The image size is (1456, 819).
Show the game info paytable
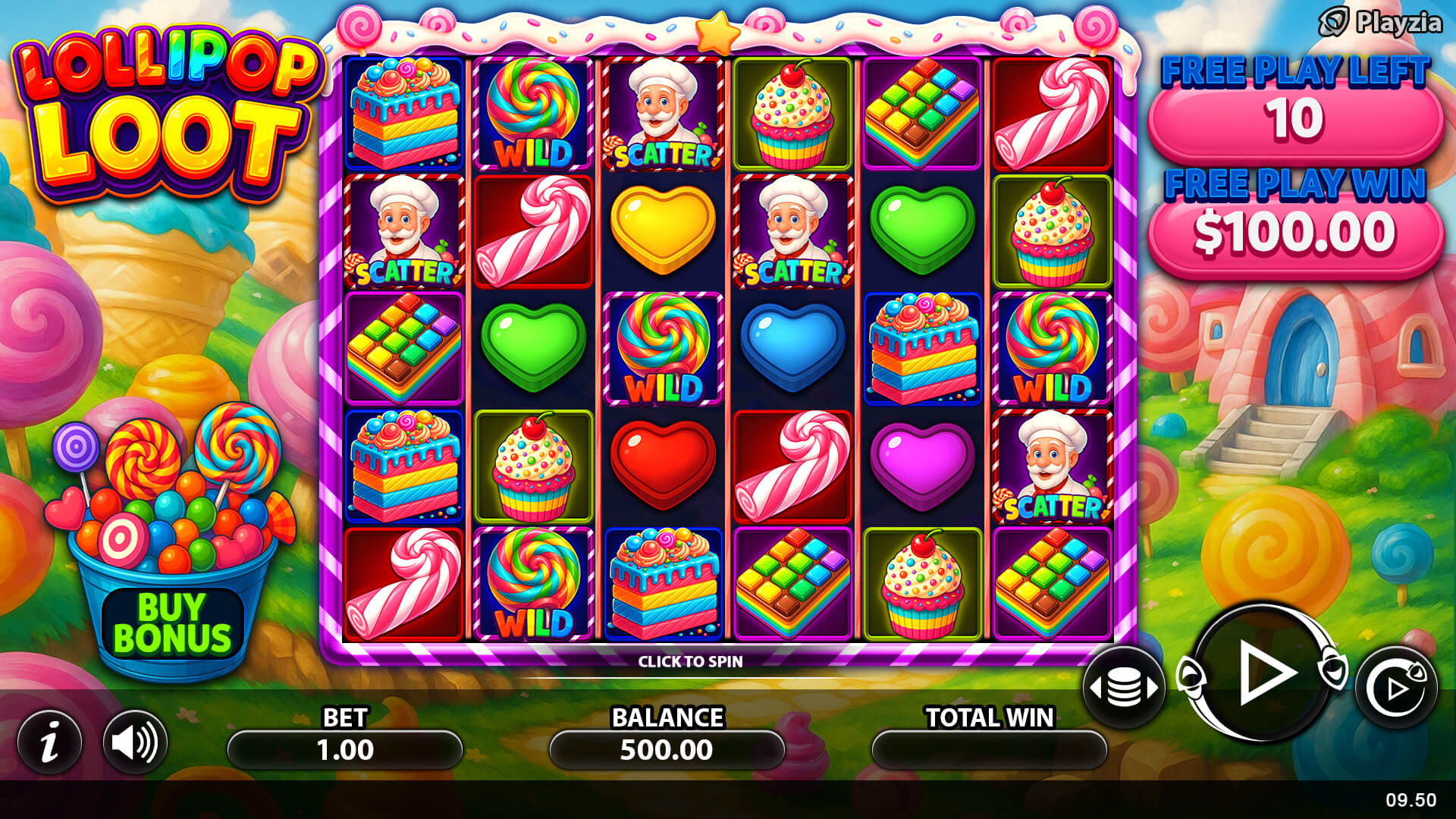coord(50,742)
